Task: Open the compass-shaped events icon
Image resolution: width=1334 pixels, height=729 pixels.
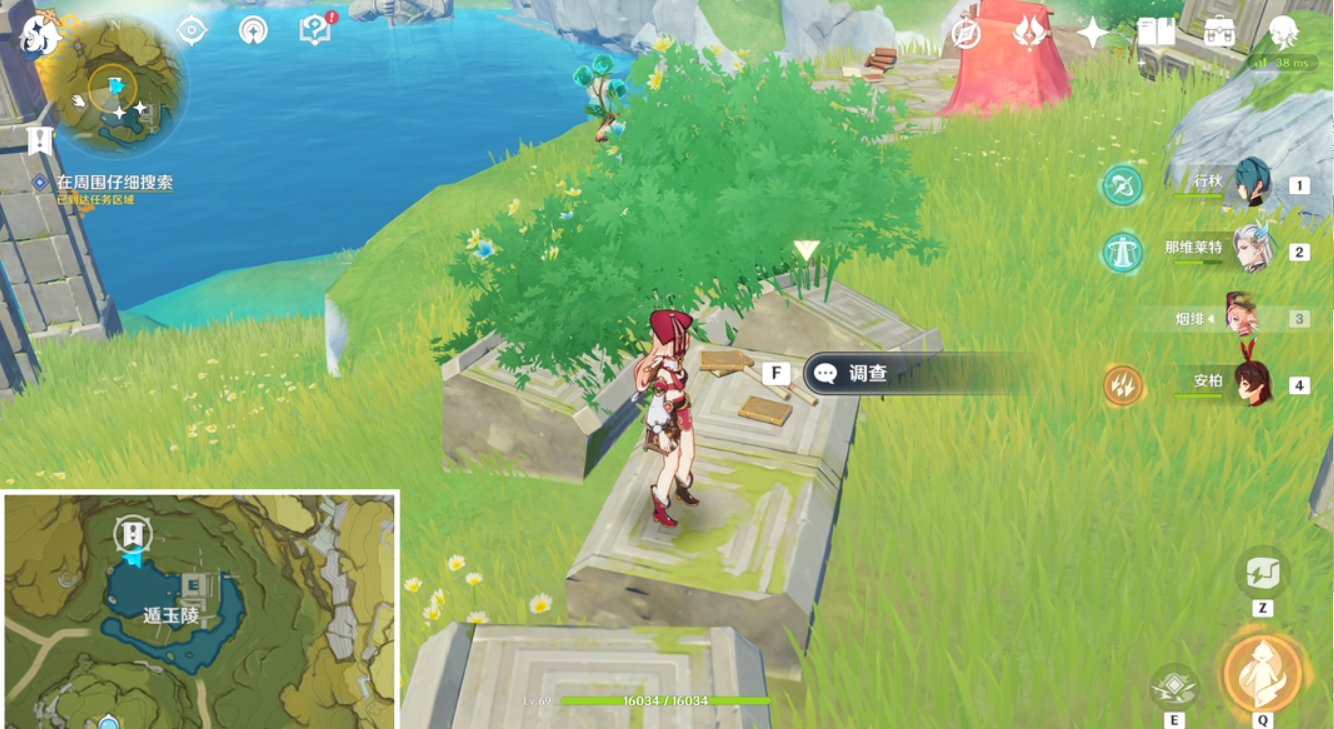Action: coord(965,33)
